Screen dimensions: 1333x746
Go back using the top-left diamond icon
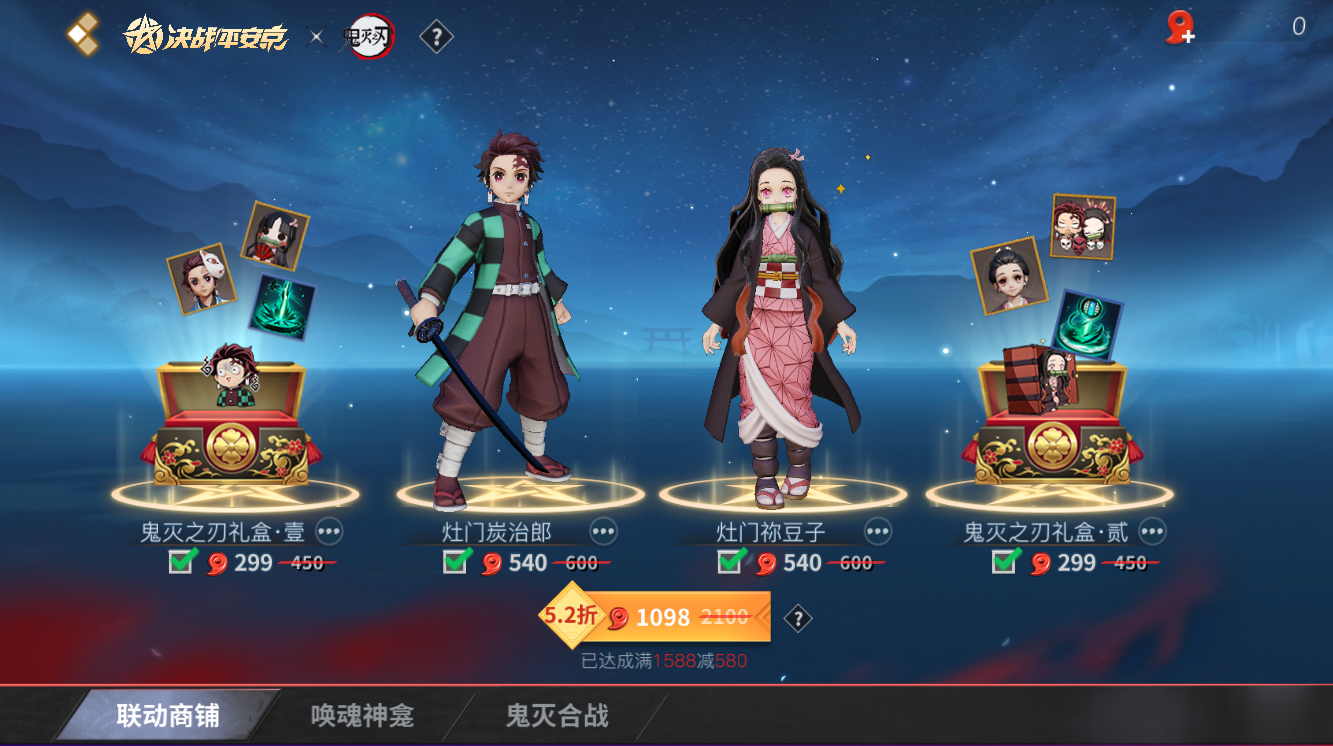pyautogui.click(x=82, y=33)
